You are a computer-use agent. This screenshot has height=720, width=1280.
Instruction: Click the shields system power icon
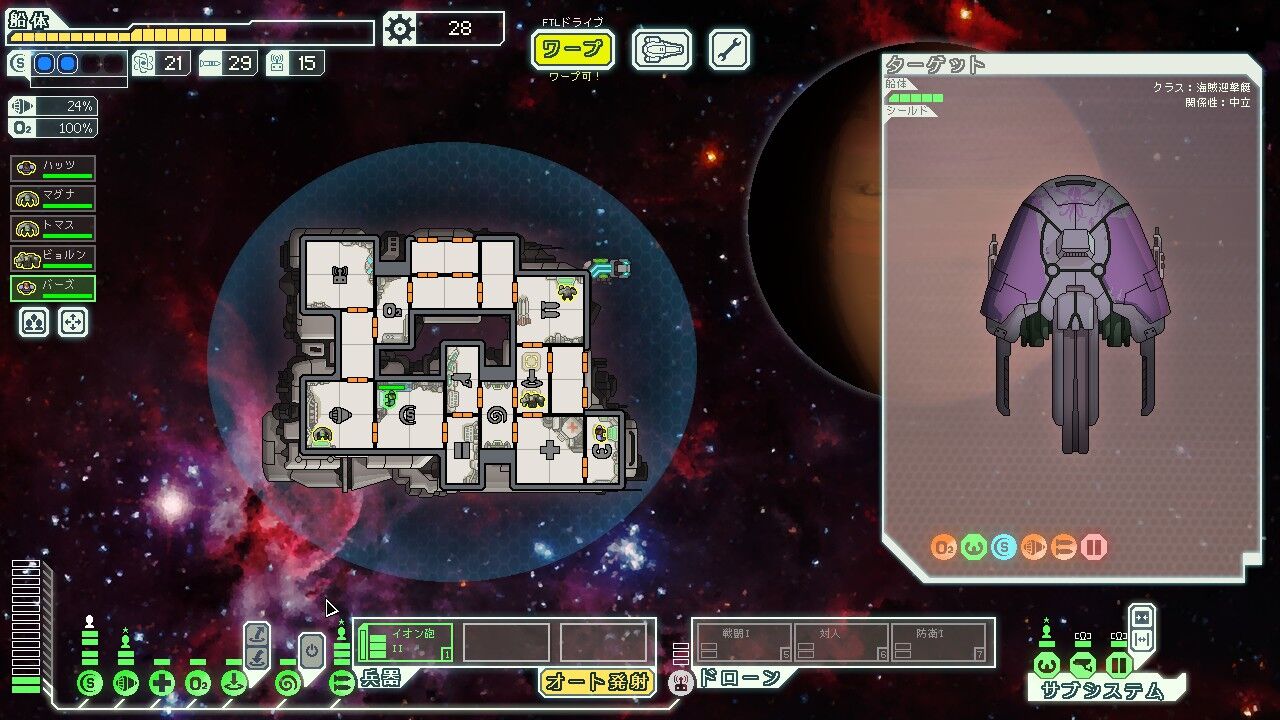pyautogui.click(x=90, y=684)
